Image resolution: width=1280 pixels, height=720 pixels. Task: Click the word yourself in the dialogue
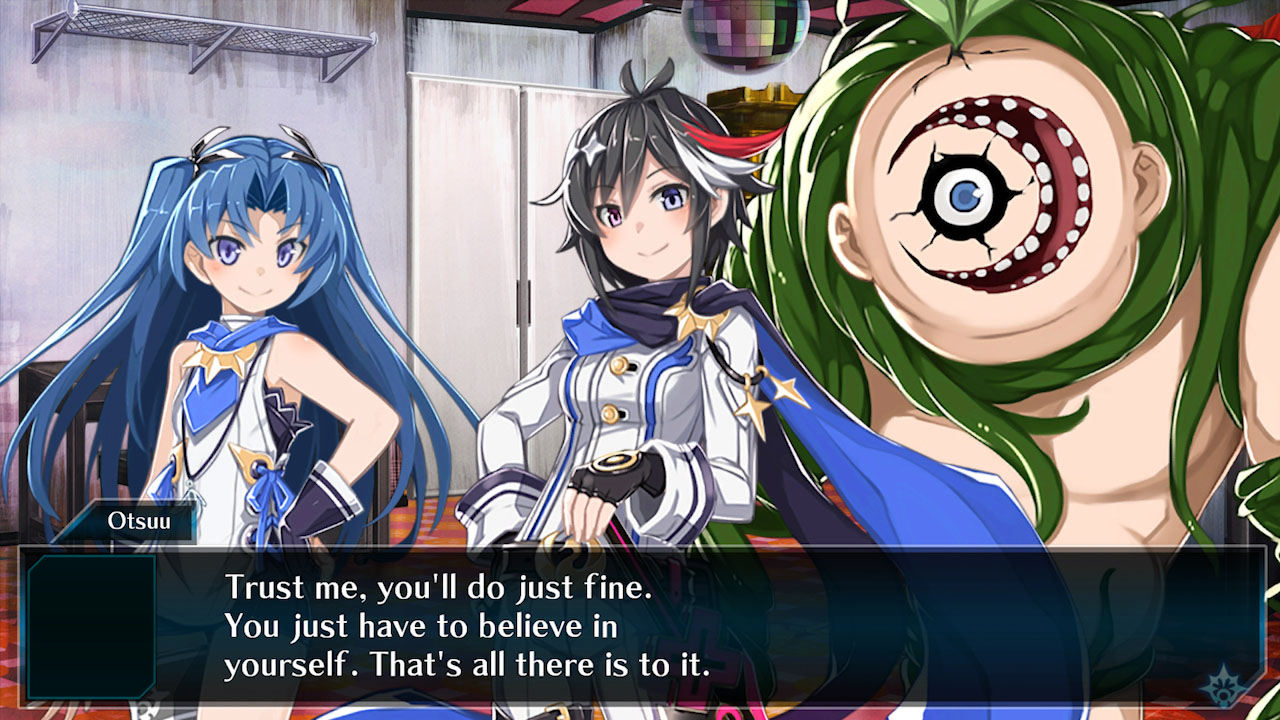pyautogui.click(x=290, y=663)
